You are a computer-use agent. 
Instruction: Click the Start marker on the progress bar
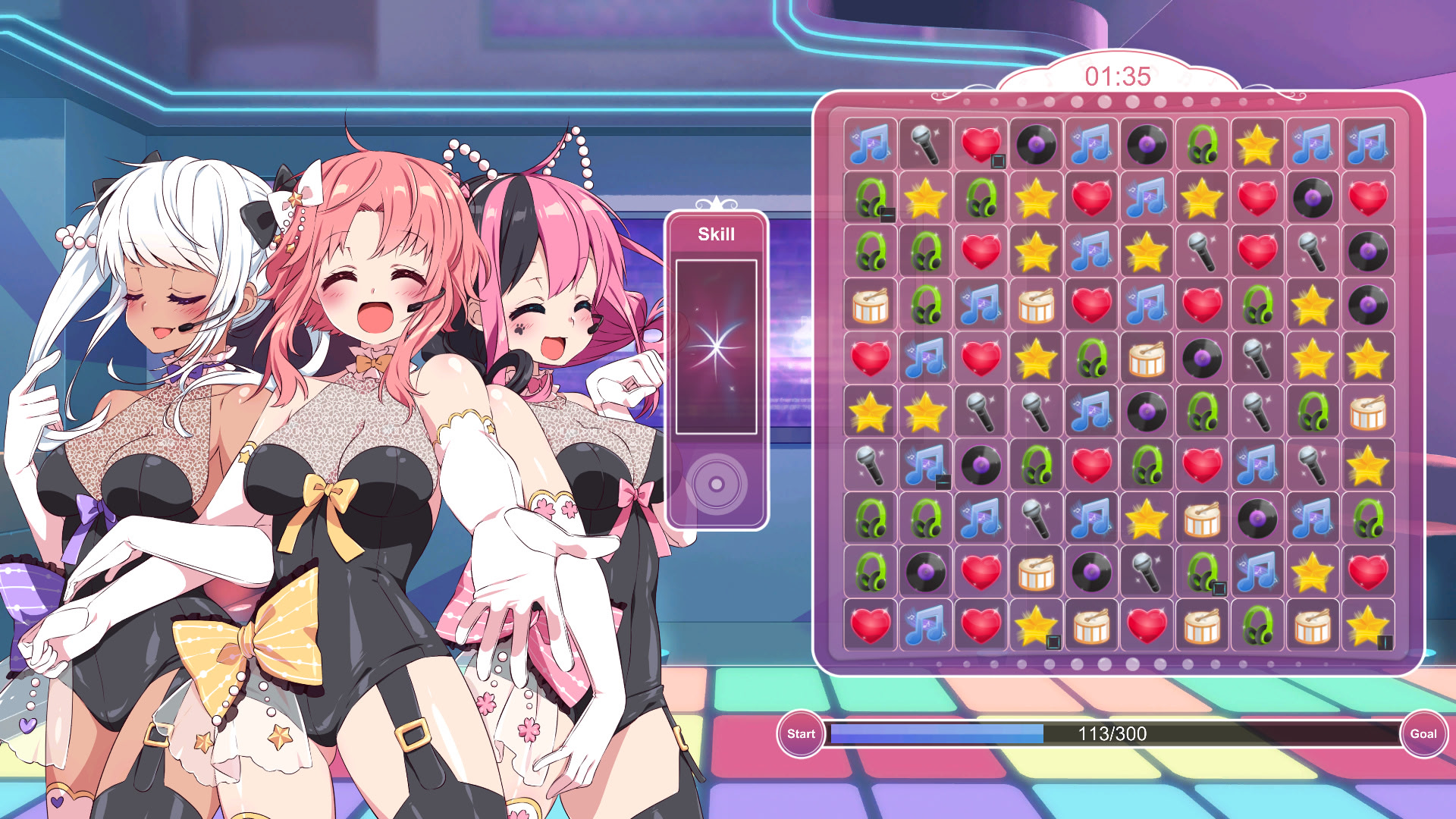801,733
